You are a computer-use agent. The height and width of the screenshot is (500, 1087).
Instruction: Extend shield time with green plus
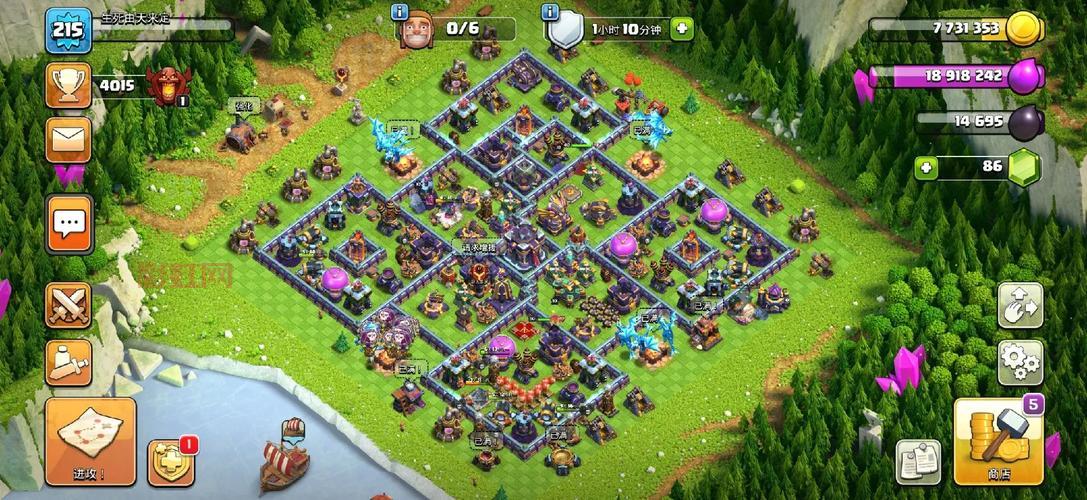click(x=681, y=28)
